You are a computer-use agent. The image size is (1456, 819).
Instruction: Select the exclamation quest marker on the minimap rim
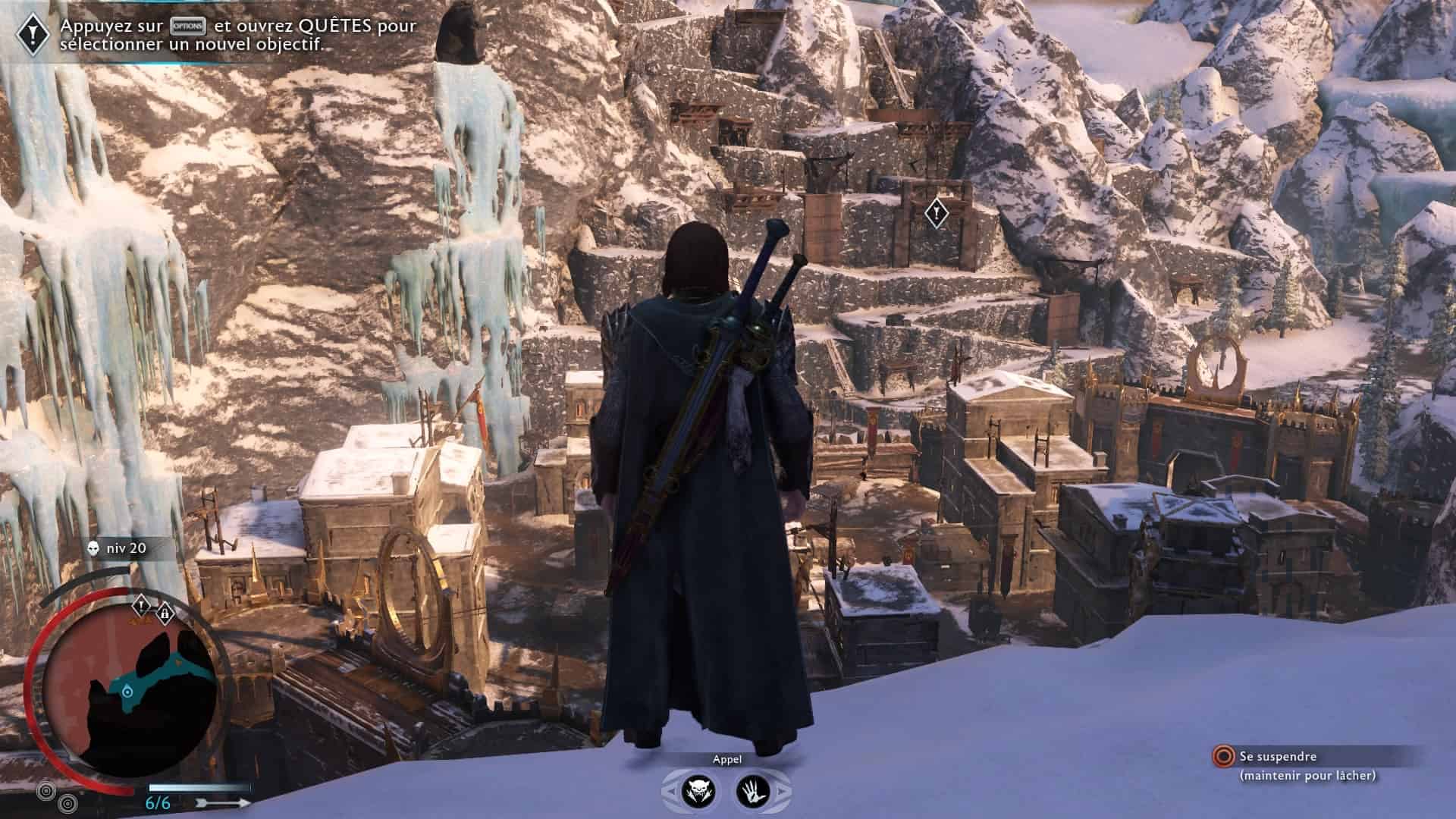(142, 606)
